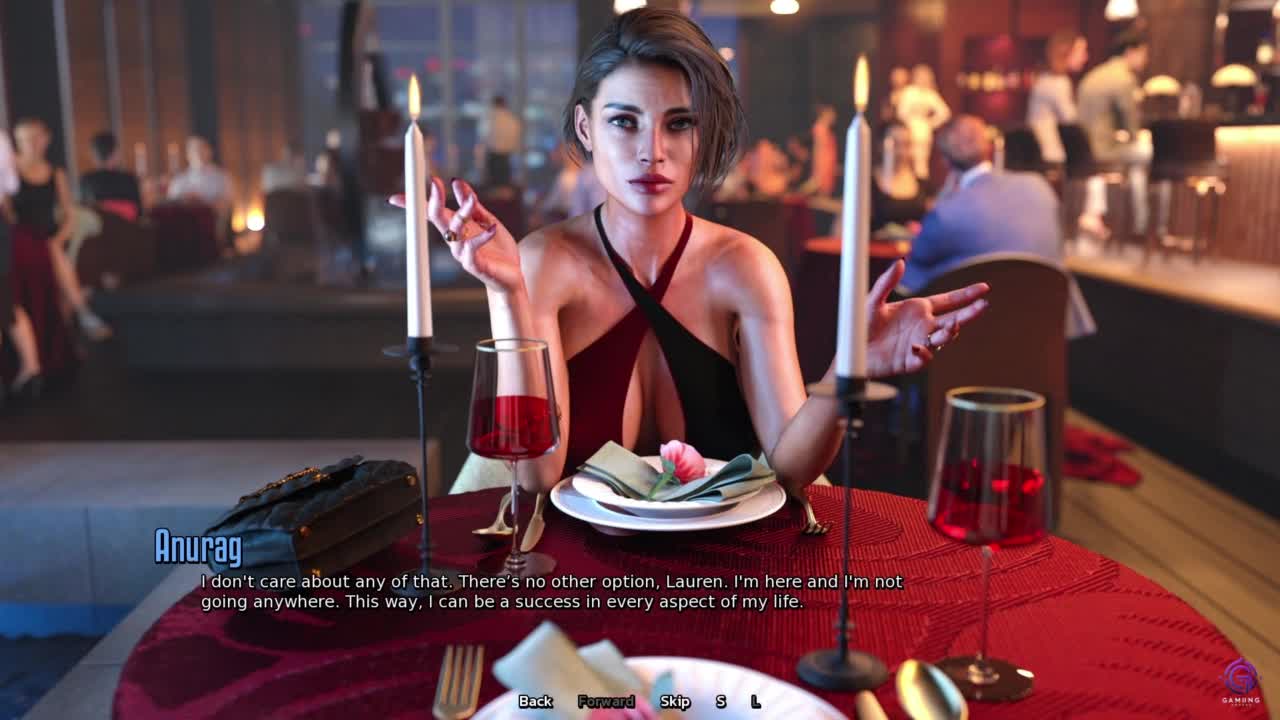Open the load menu with L
Screen dimensions: 1280x720
[756, 701]
